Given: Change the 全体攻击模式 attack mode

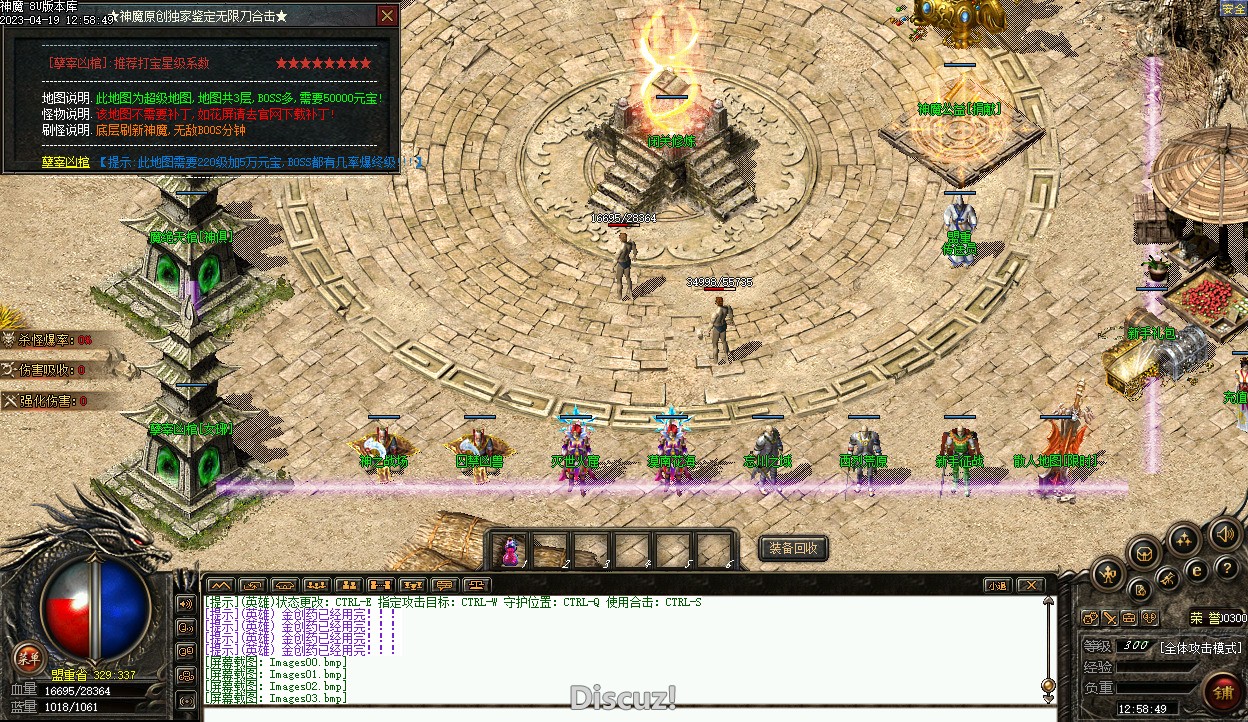Looking at the screenshot, I should (x=1200, y=647).
